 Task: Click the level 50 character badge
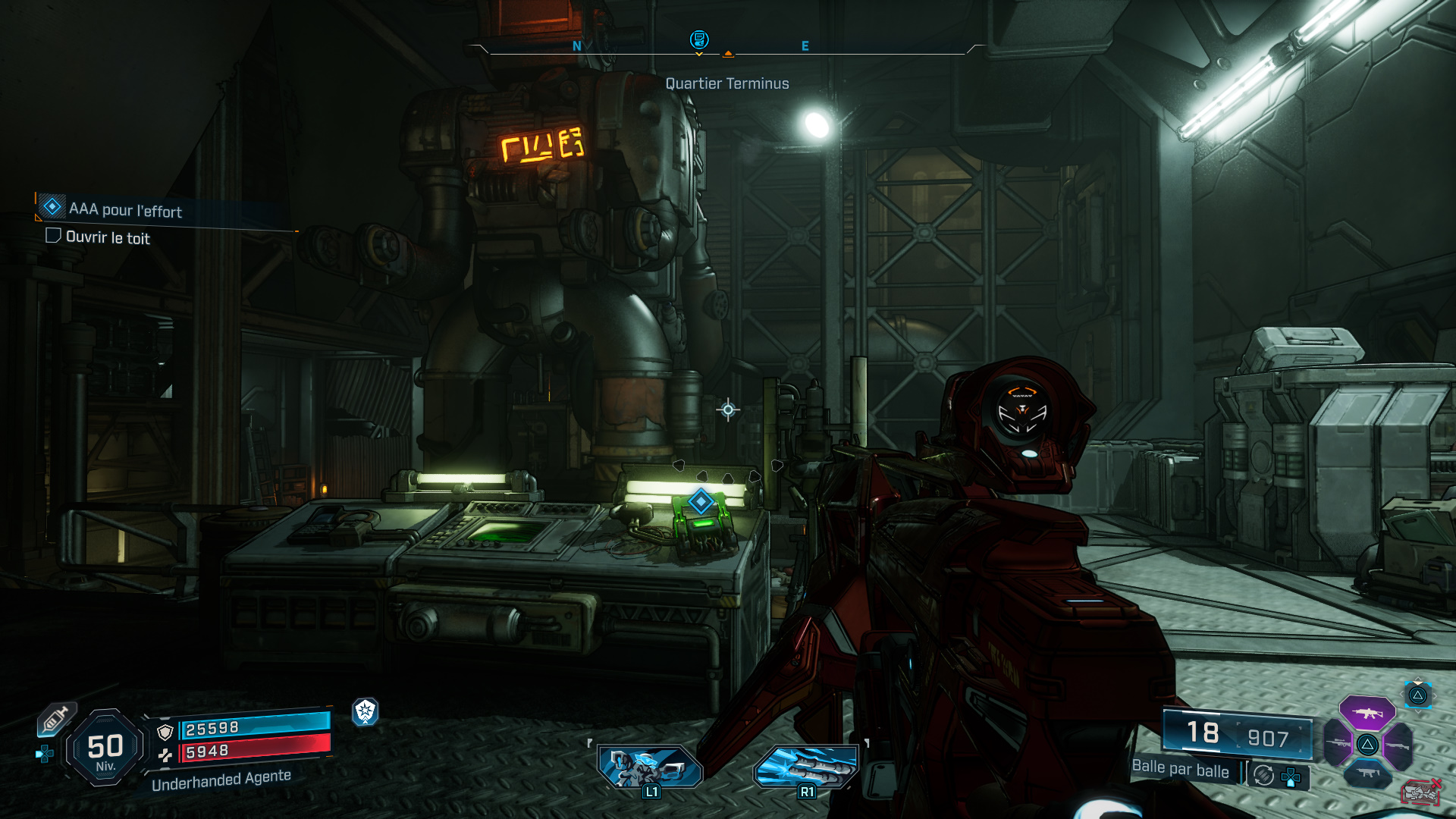[105, 748]
